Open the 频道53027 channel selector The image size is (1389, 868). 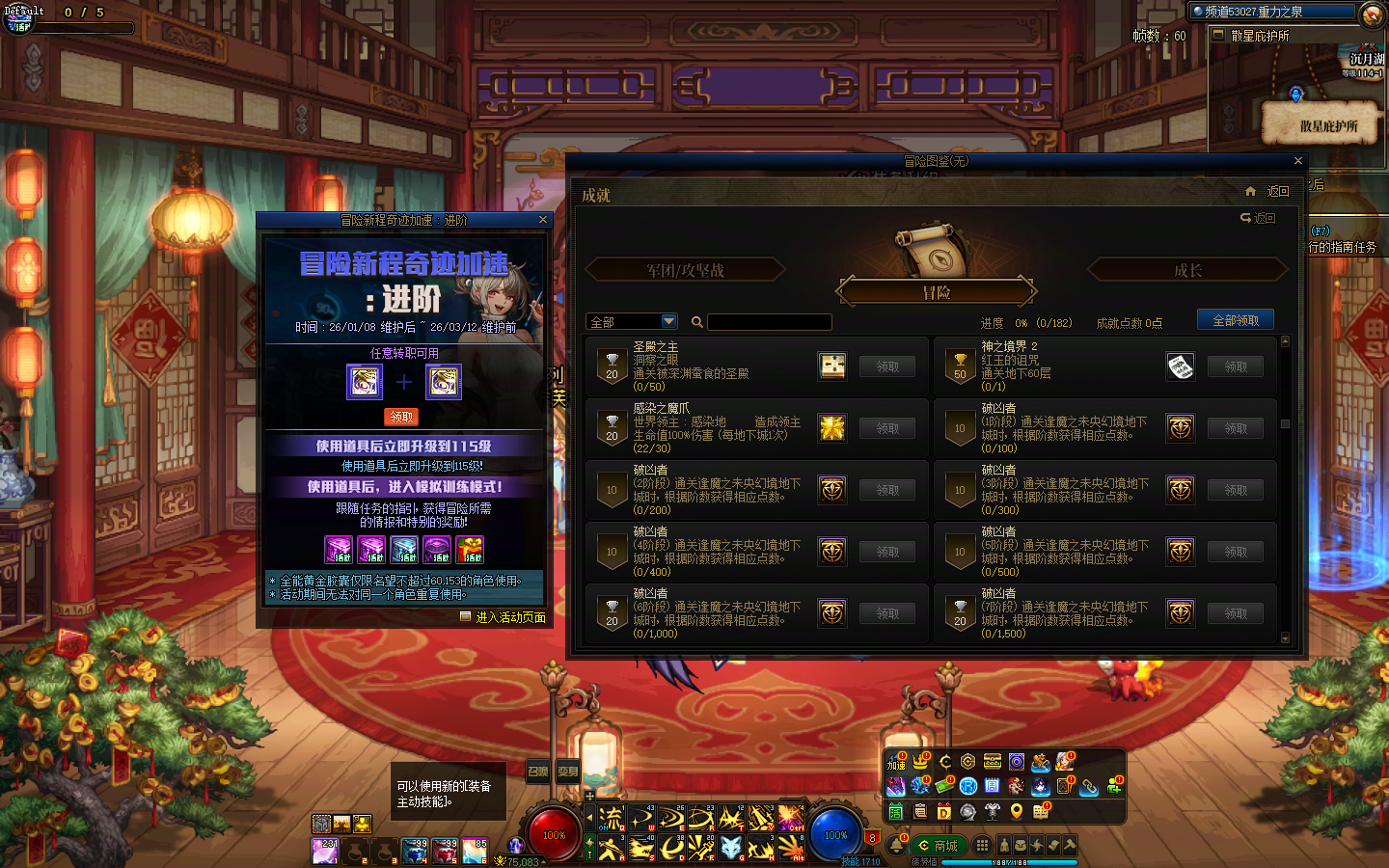(1271, 12)
